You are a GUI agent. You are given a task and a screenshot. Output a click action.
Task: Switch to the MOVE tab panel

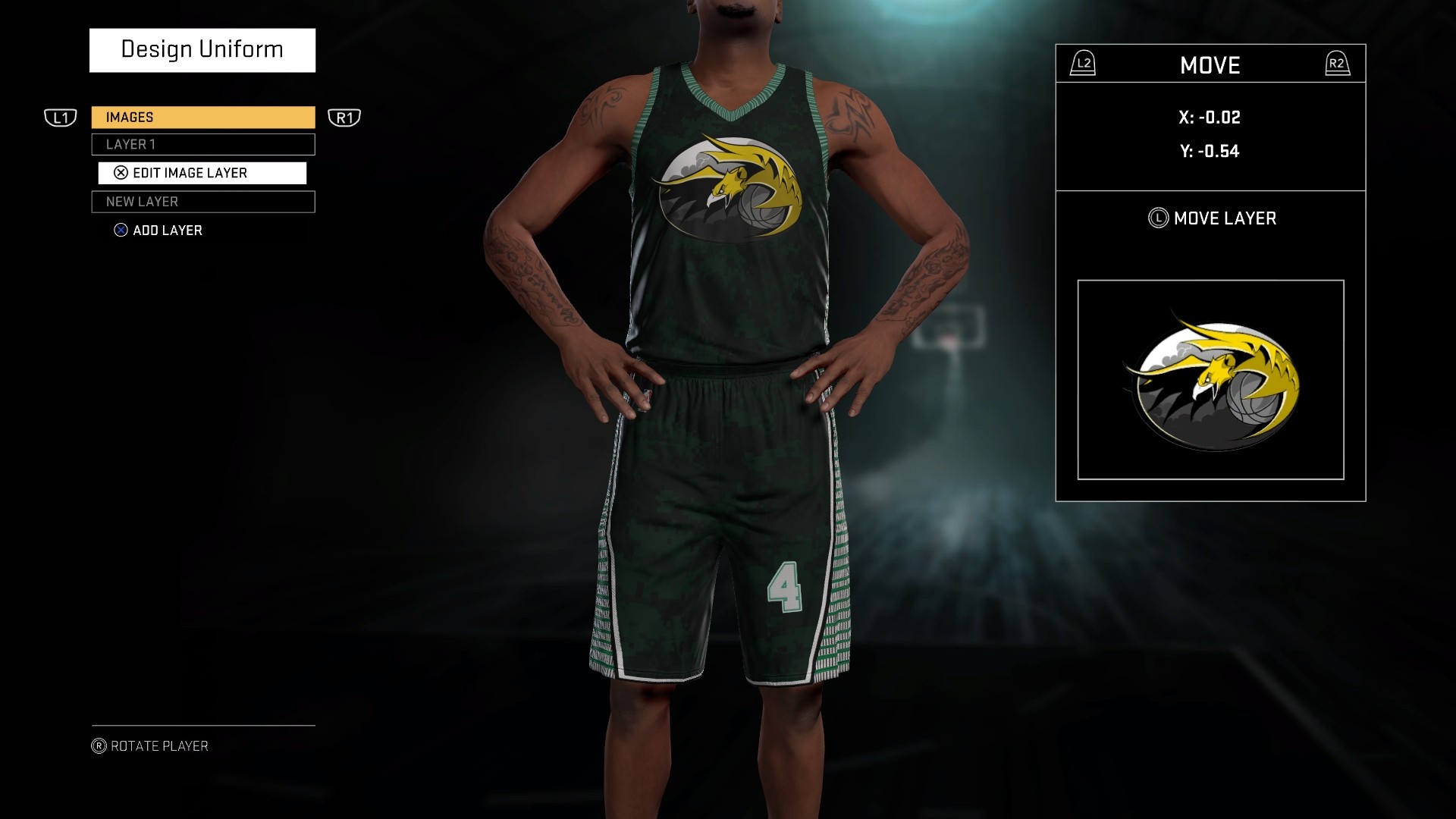[1210, 64]
